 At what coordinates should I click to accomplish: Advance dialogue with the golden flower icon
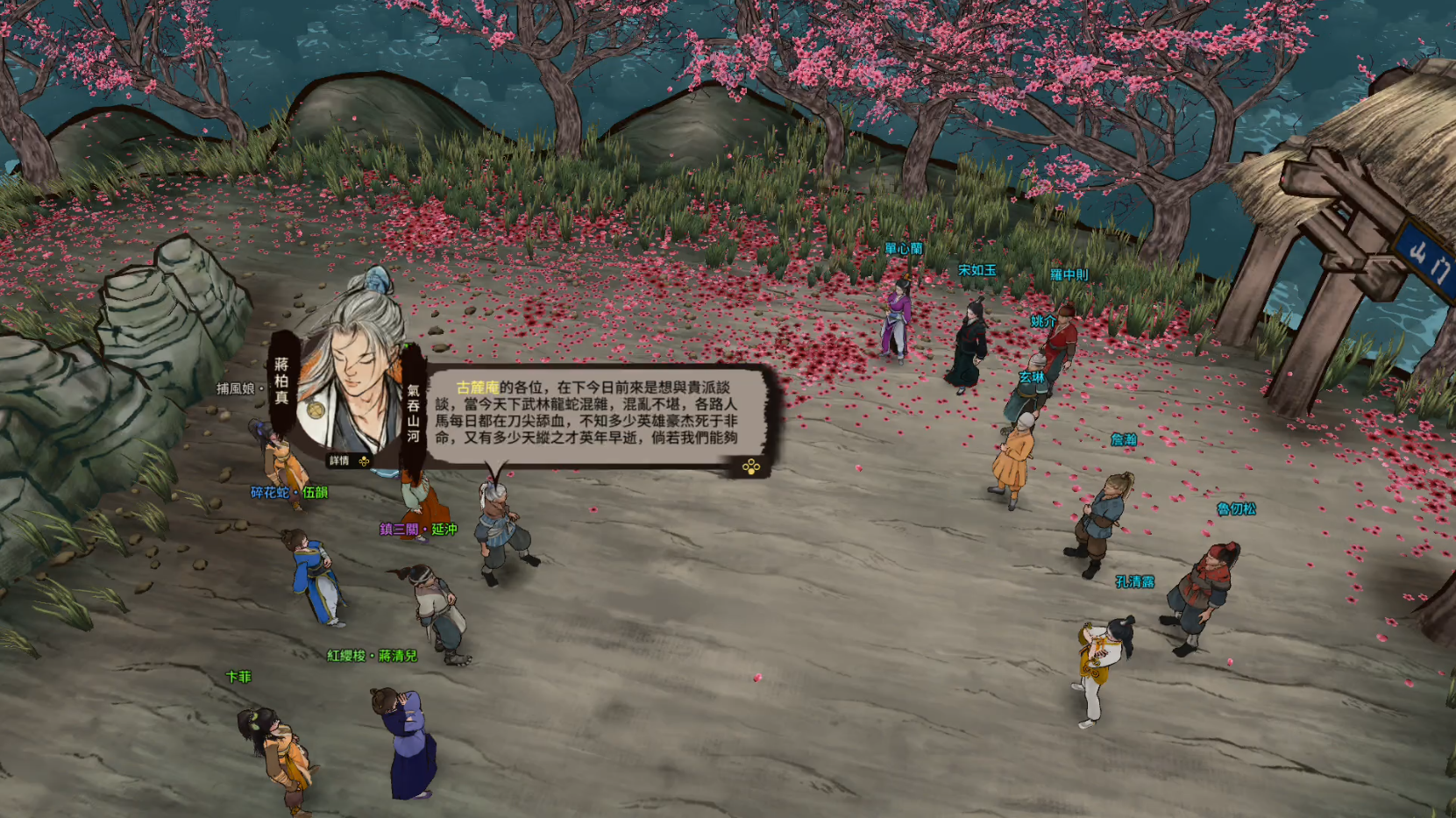(x=751, y=466)
